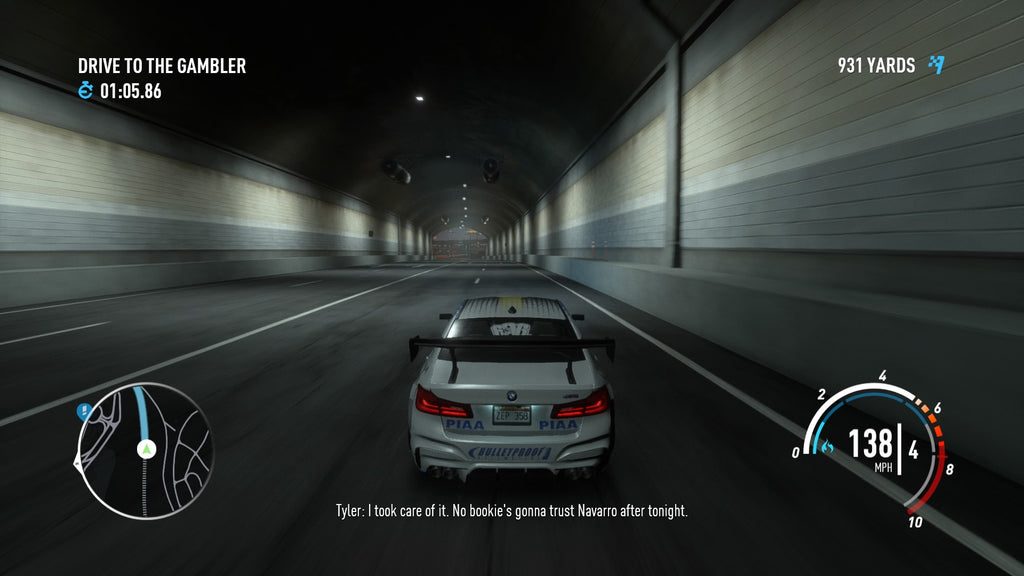Click the checkered flag destination icon

(x=936, y=65)
